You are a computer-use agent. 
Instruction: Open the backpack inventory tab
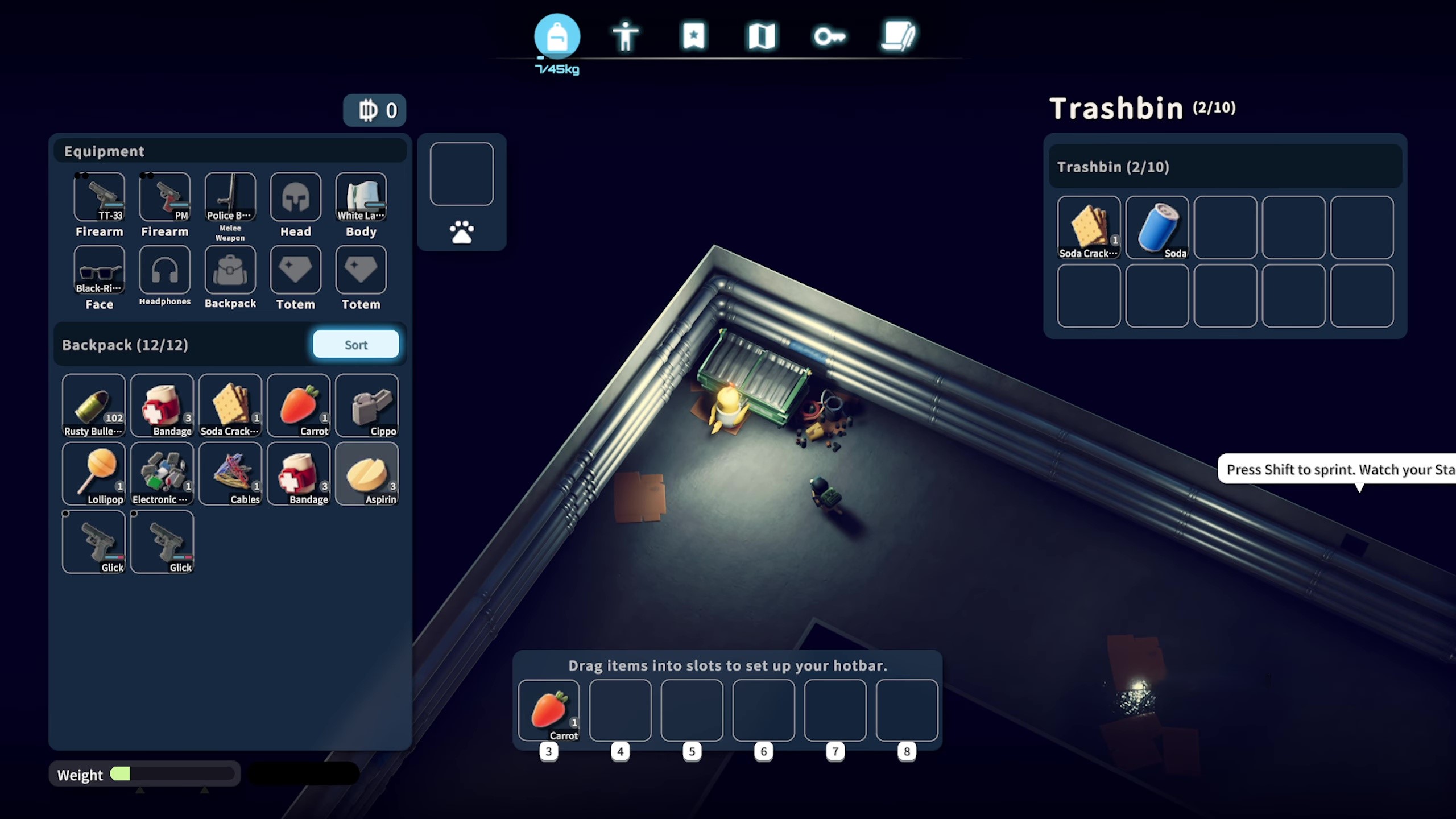(x=557, y=36)
